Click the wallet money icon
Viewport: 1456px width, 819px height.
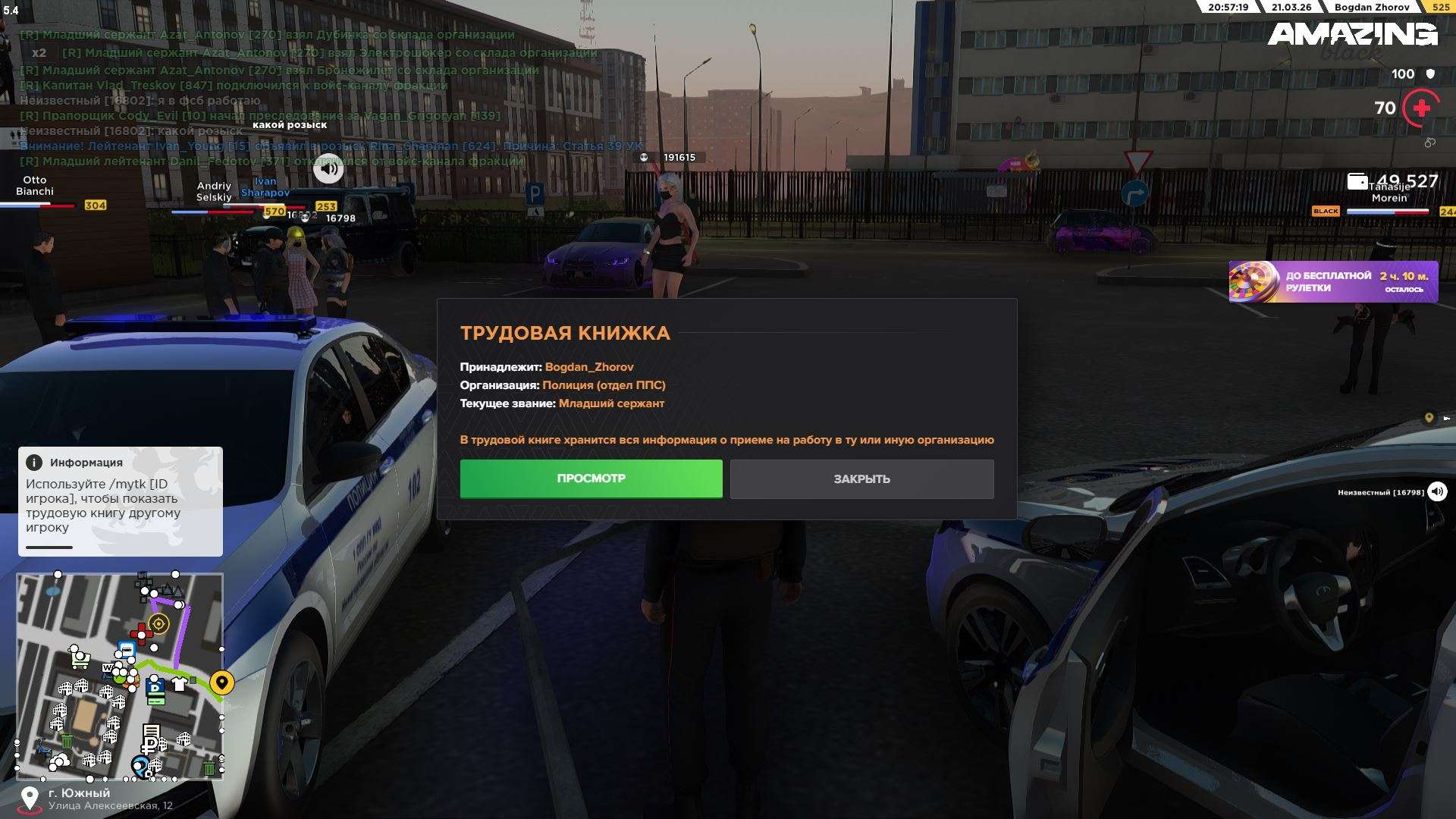[1357, 181]
